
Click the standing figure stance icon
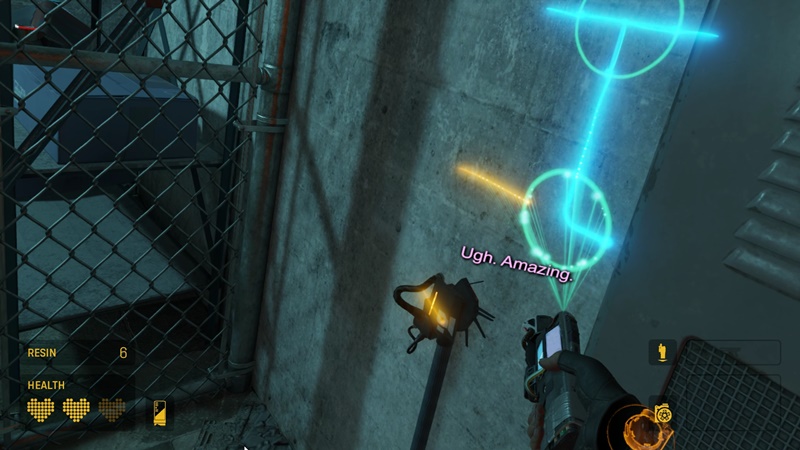click(x=662, y=352)
